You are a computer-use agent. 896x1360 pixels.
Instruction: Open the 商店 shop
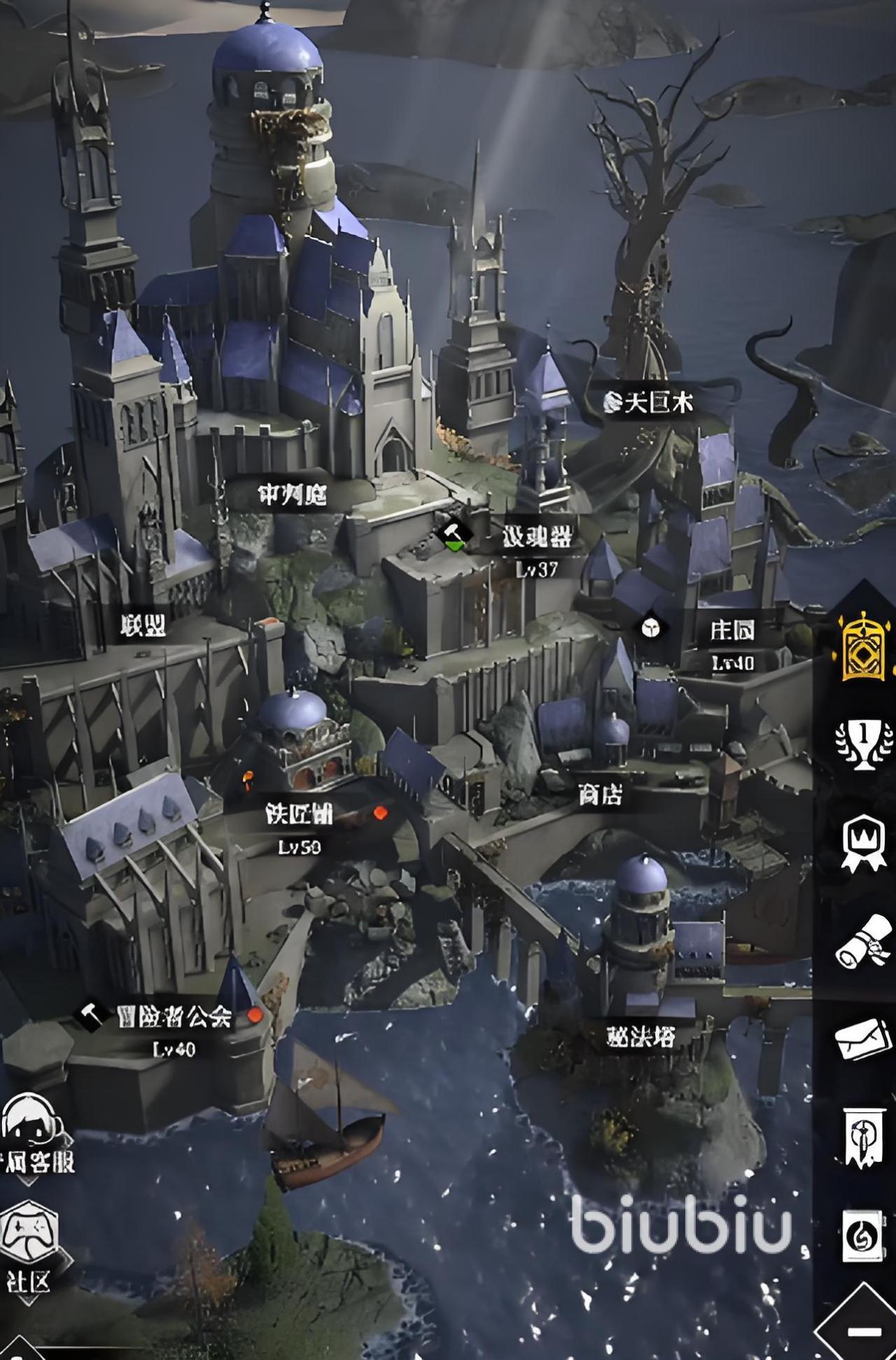600,794
